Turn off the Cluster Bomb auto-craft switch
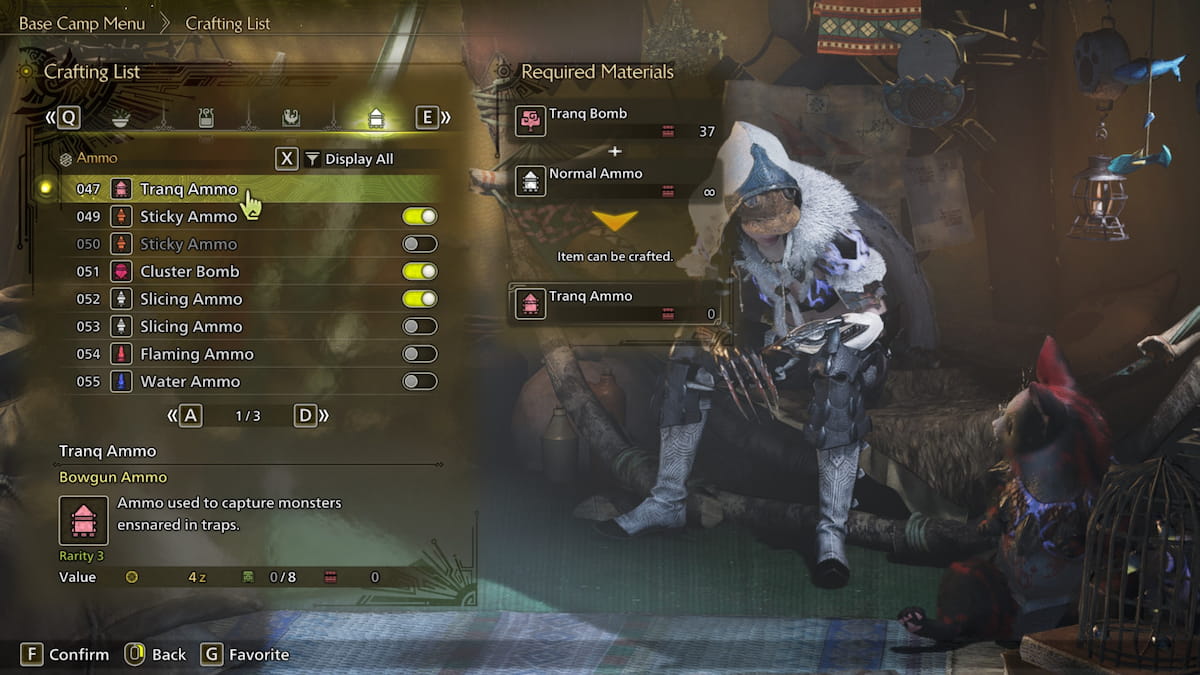This screenshot has width=1200, height=675. point(419,271)
